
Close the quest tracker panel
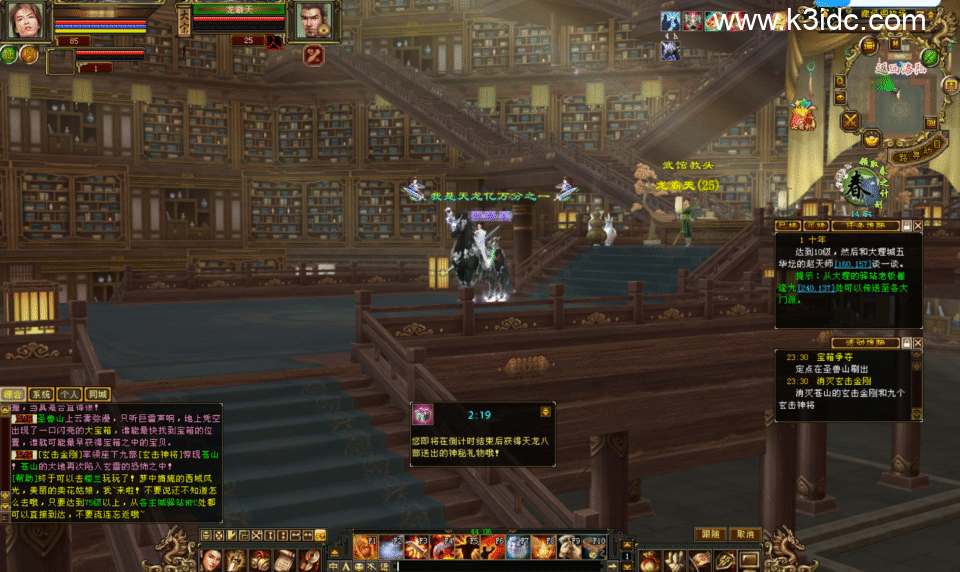(918, 226)
